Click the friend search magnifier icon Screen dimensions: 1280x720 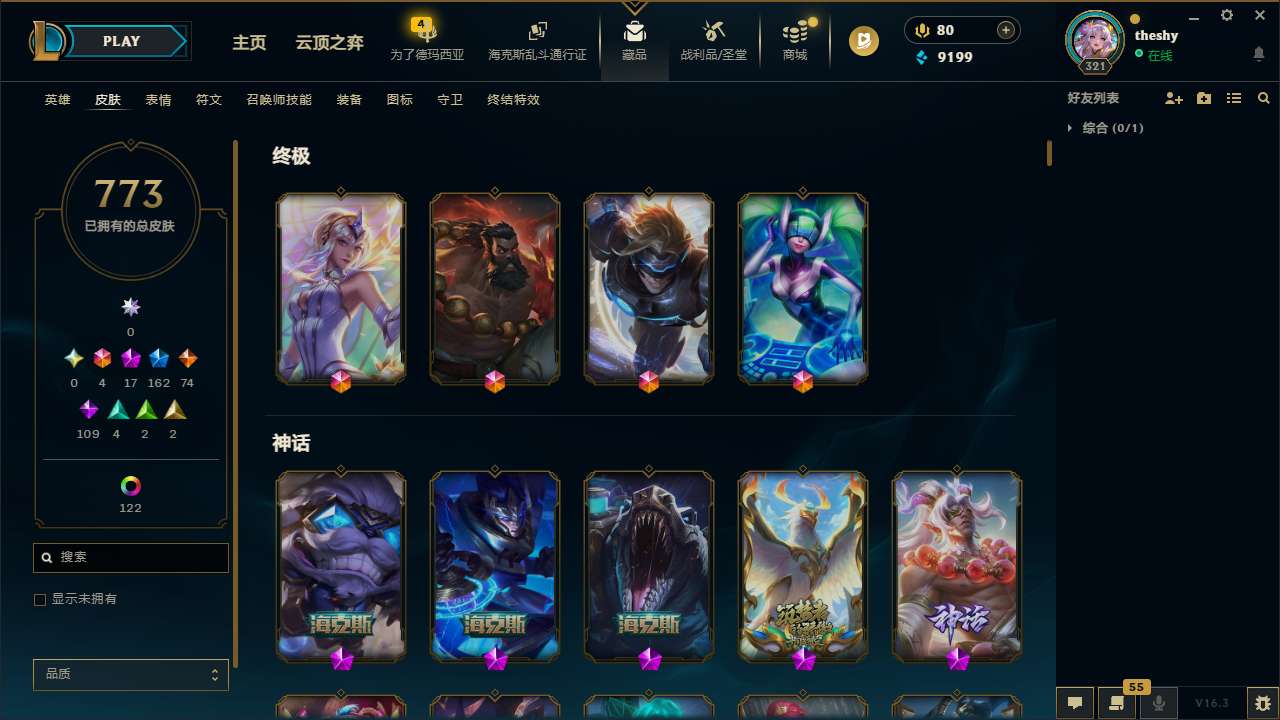point(1263,98)
